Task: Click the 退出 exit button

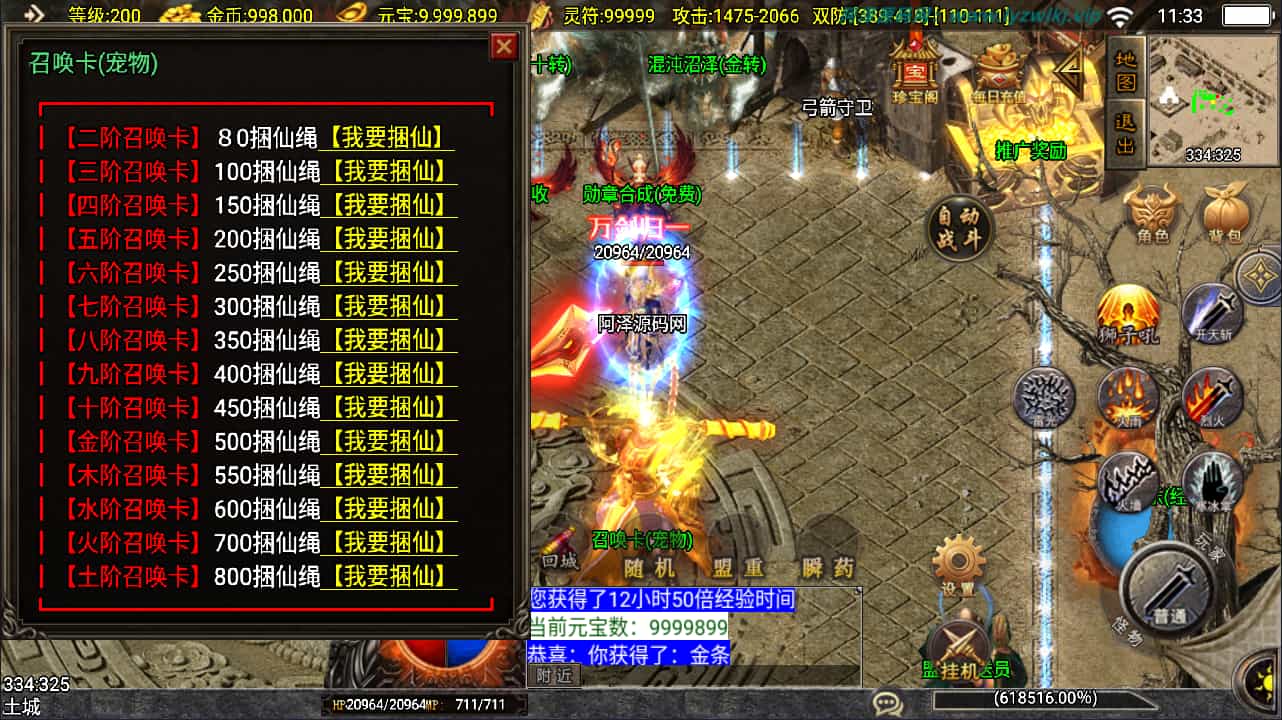Action: pyautogui.click(x=1126, y=130)
